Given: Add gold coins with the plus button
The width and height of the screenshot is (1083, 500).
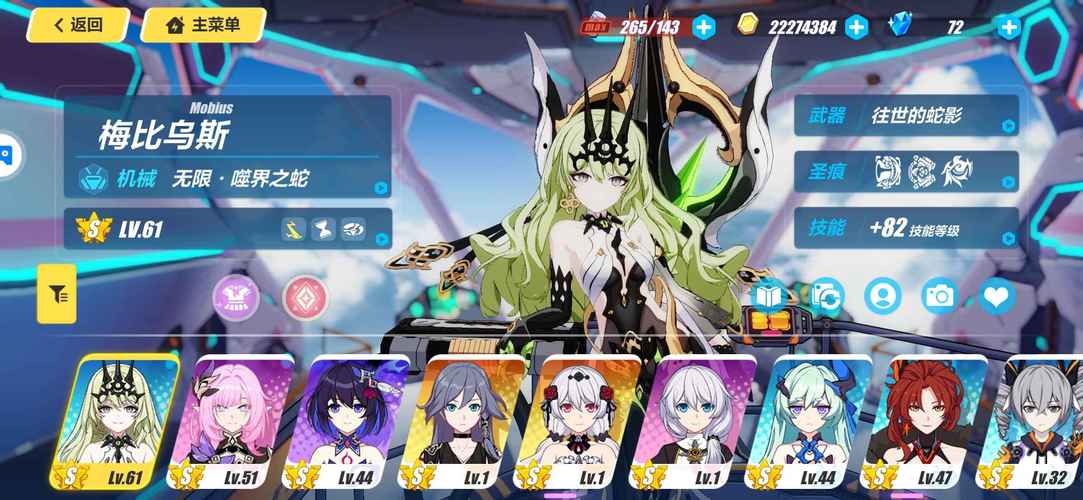Looking at the screenshot, I should coord(857,27).
